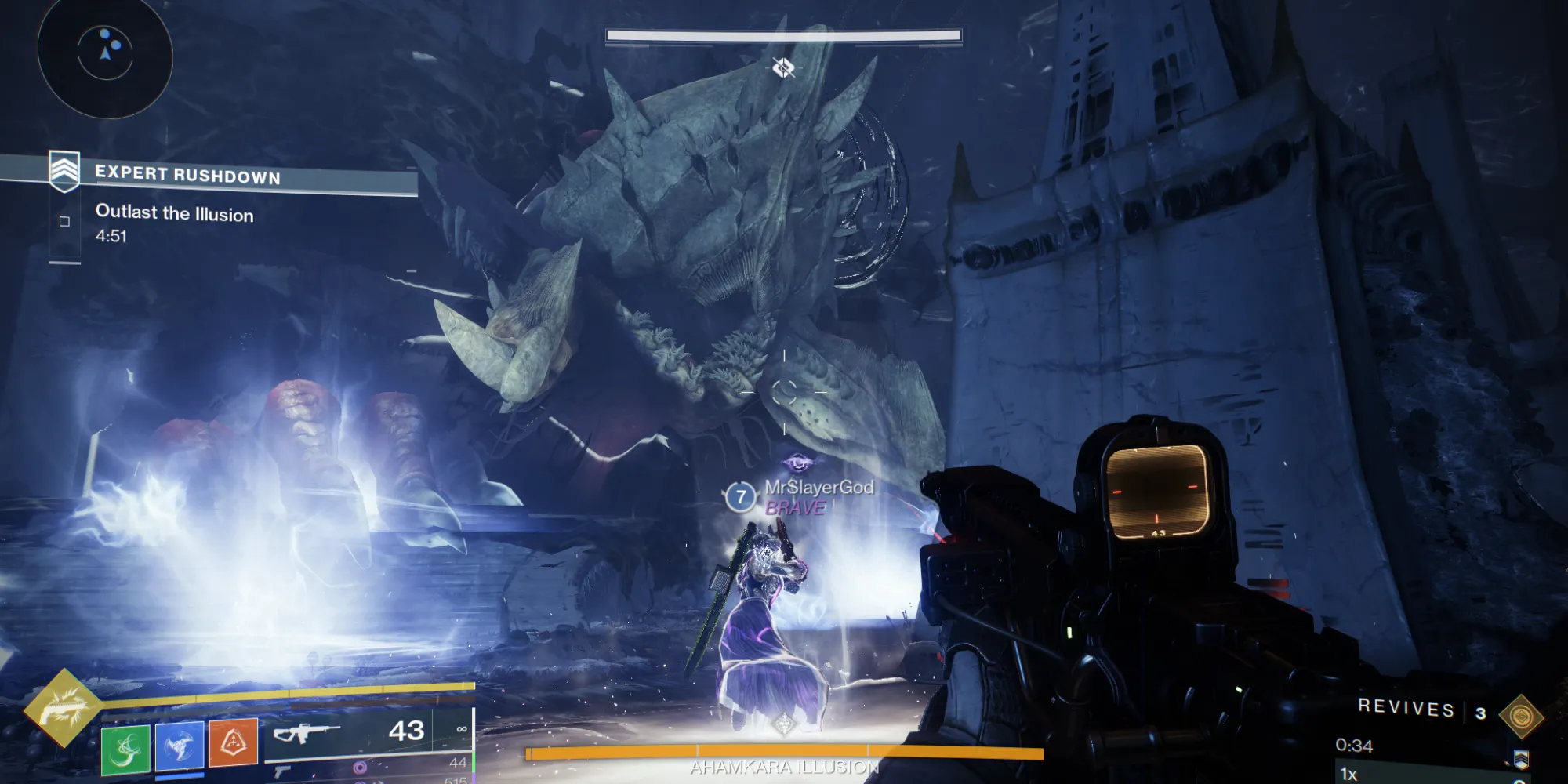Click the circular radar in the corner
Viewport: 1568px width, 784px height.
click(x=105, y=53)
